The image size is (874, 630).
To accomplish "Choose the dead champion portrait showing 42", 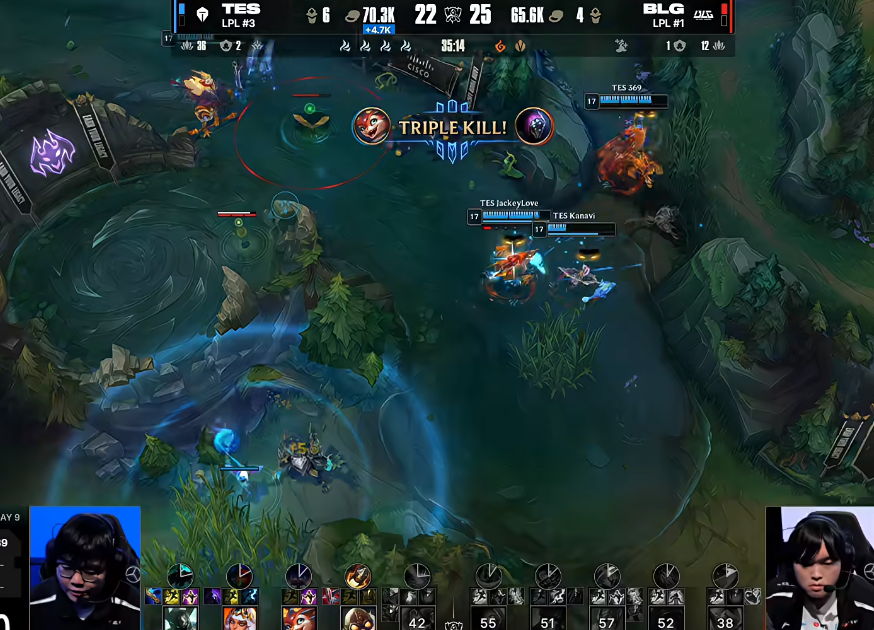I will coord(418,619).
